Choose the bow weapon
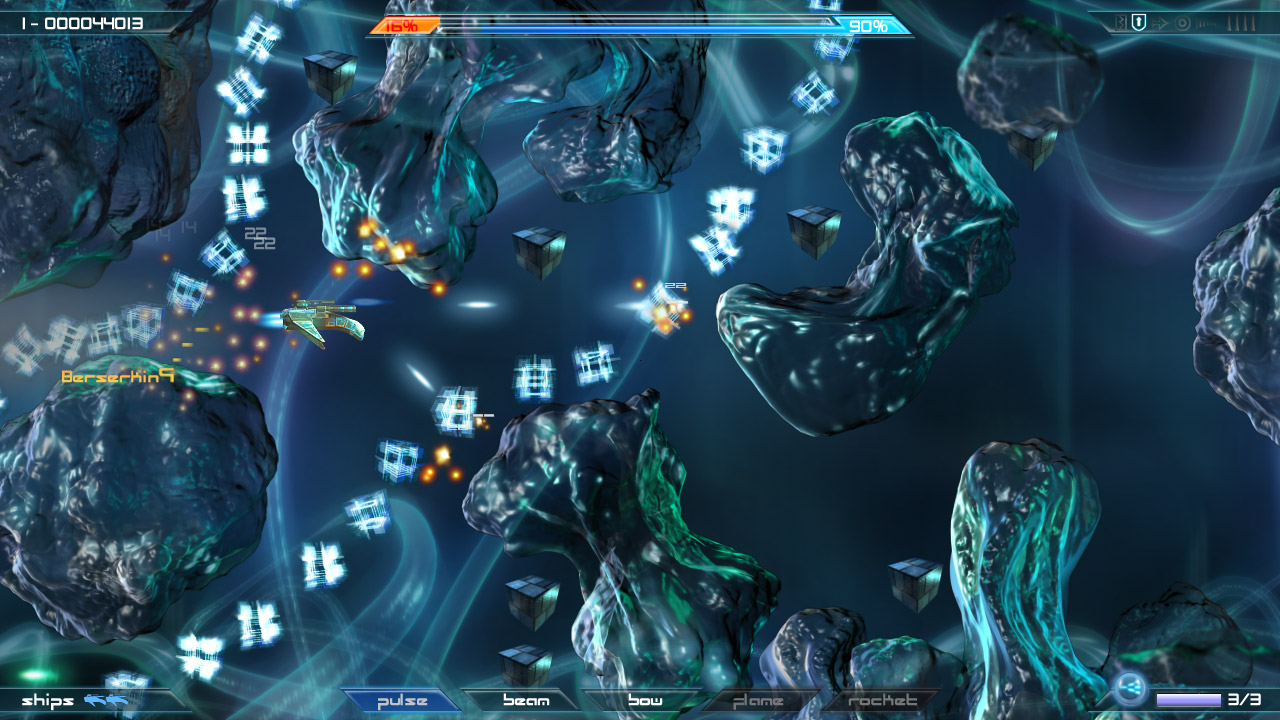The image size is (1280, 720). point(645,701)
